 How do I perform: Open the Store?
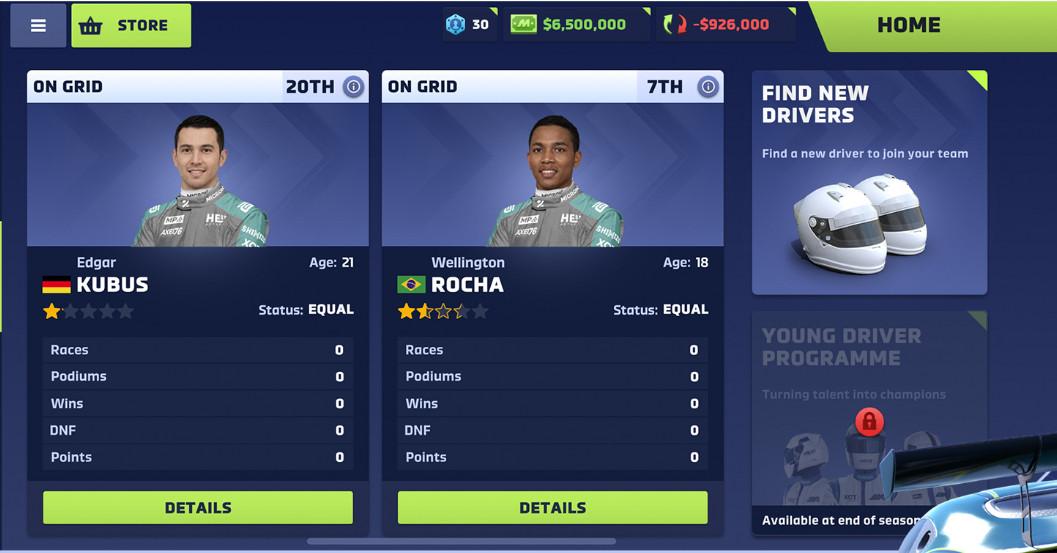131,25
